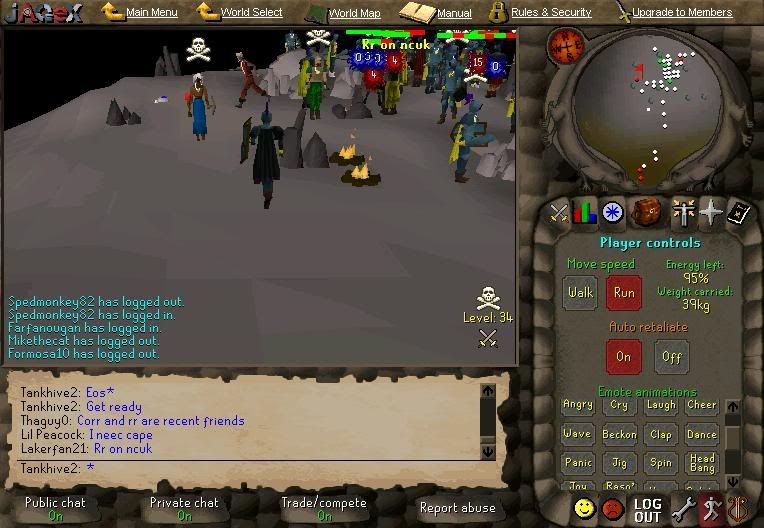764x528 pixels.
Task: Open the Main Menu link
Action: pyautogui.click(x=151, y=13)
